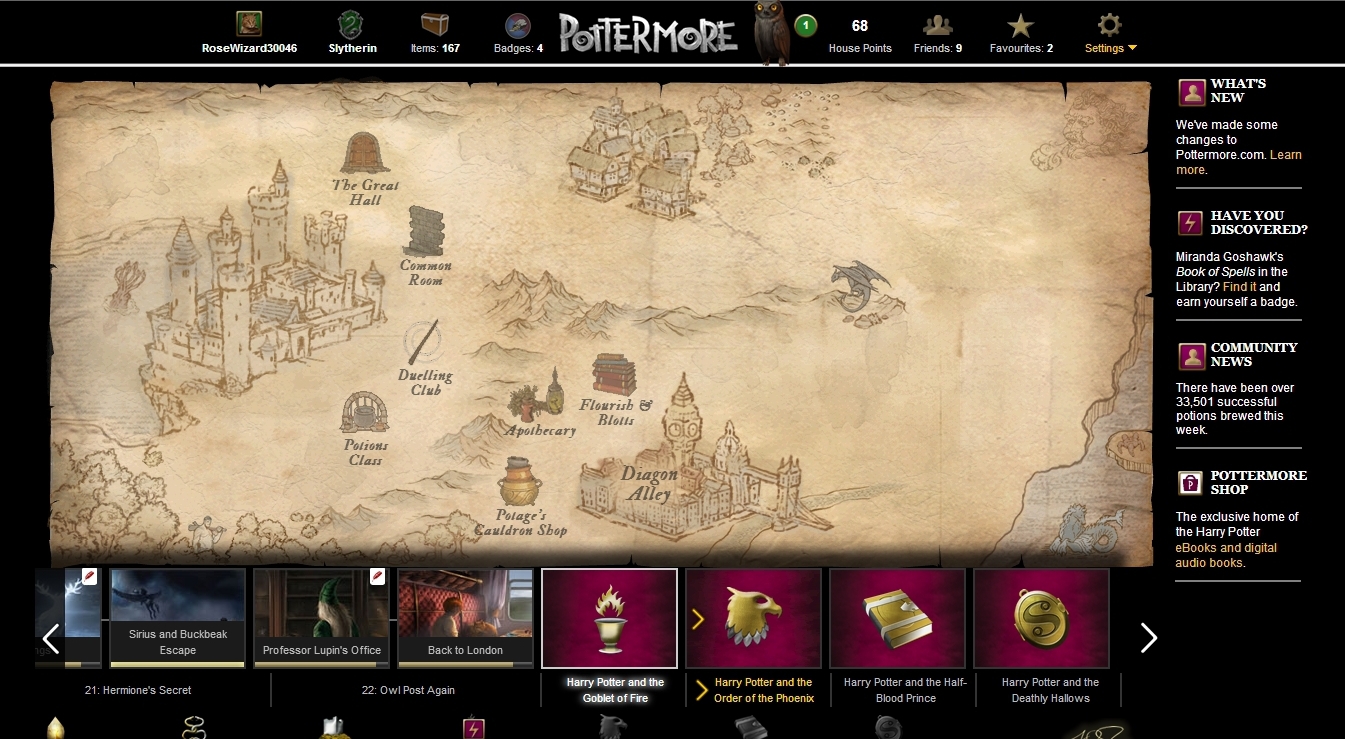
Task: Open the eBooks and digital audio books link
Action: point(1226,555)
